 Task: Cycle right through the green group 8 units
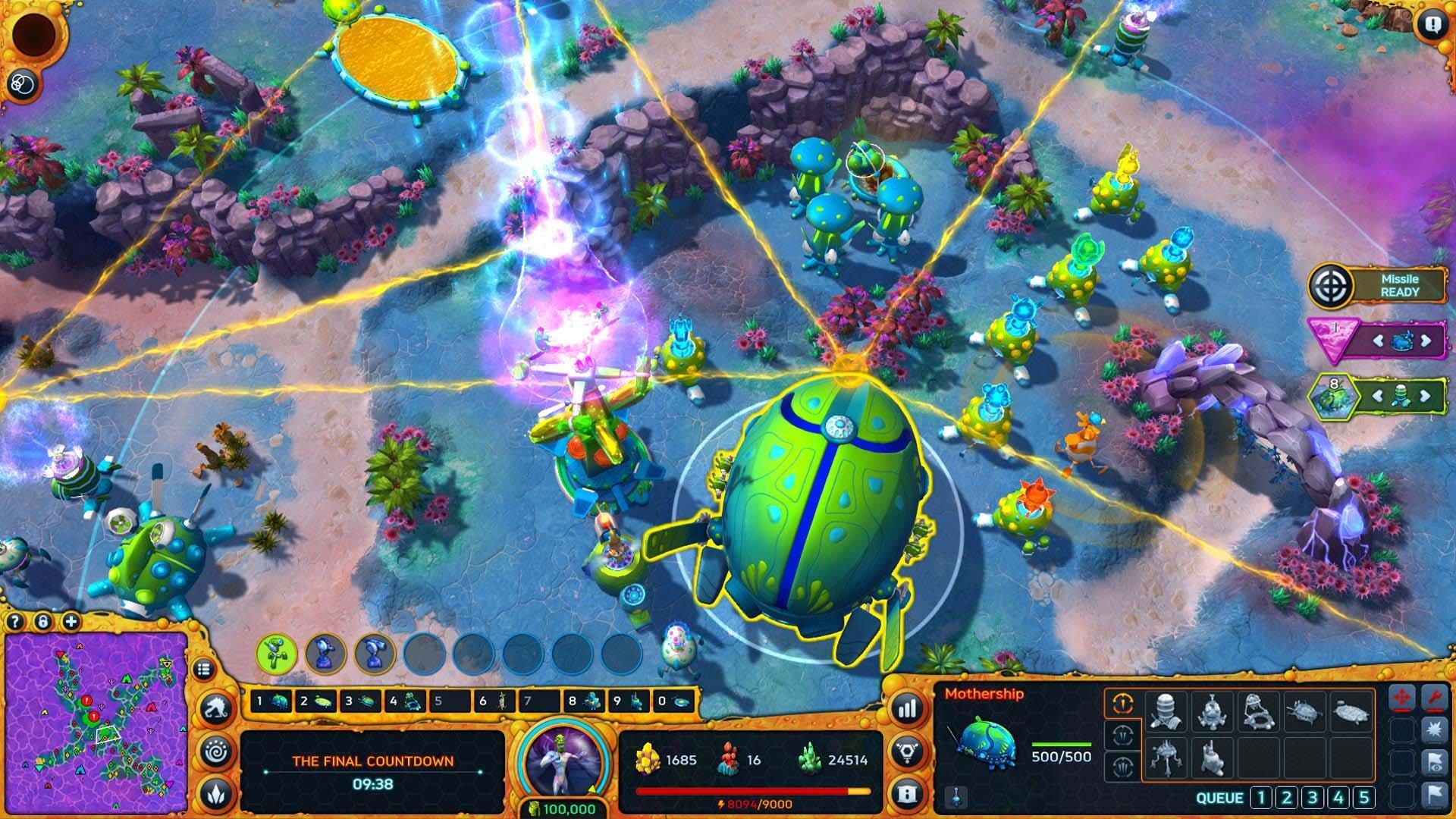[1425, 394]
